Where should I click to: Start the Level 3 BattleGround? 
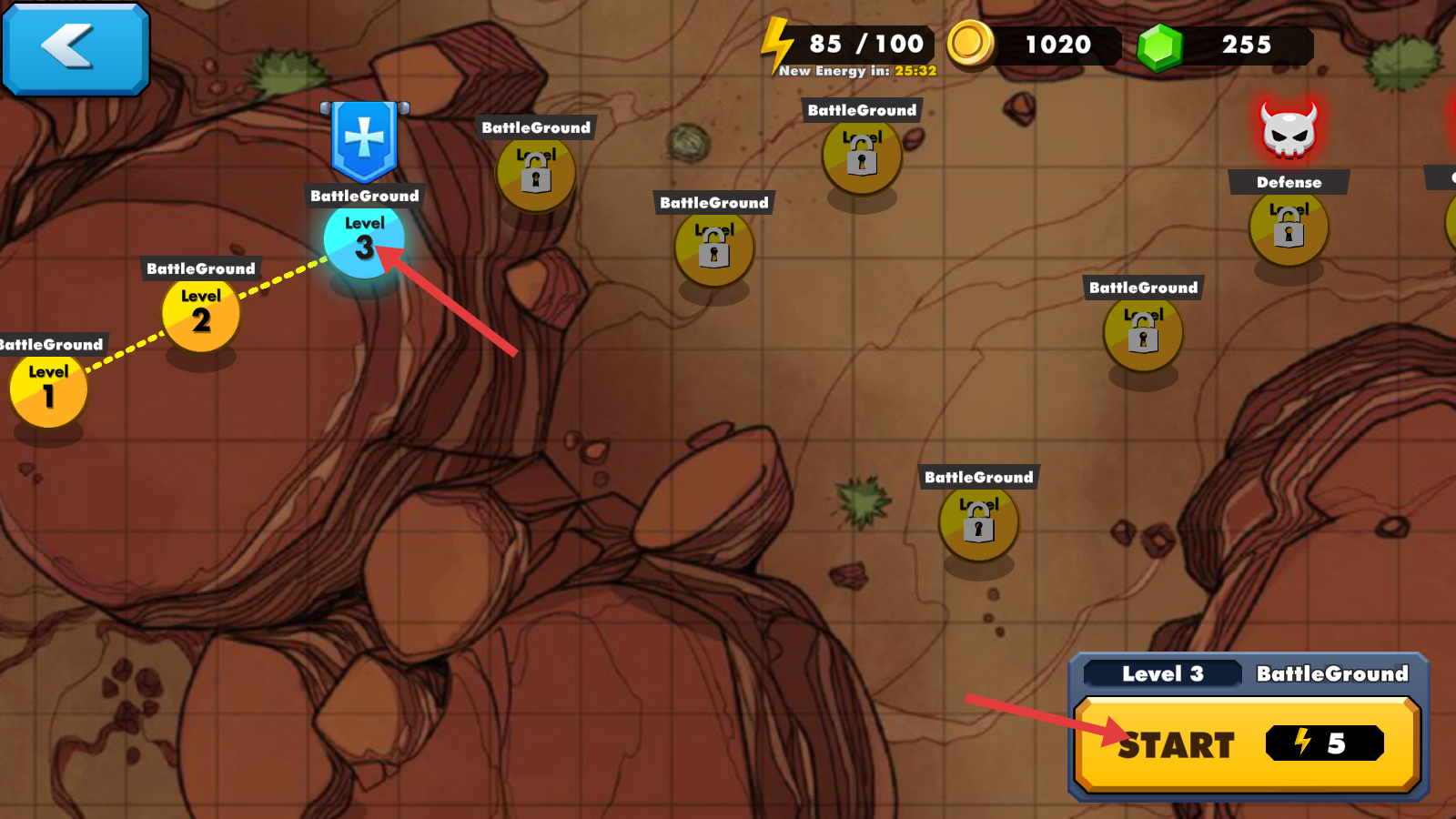click(x=1246, y=743)
